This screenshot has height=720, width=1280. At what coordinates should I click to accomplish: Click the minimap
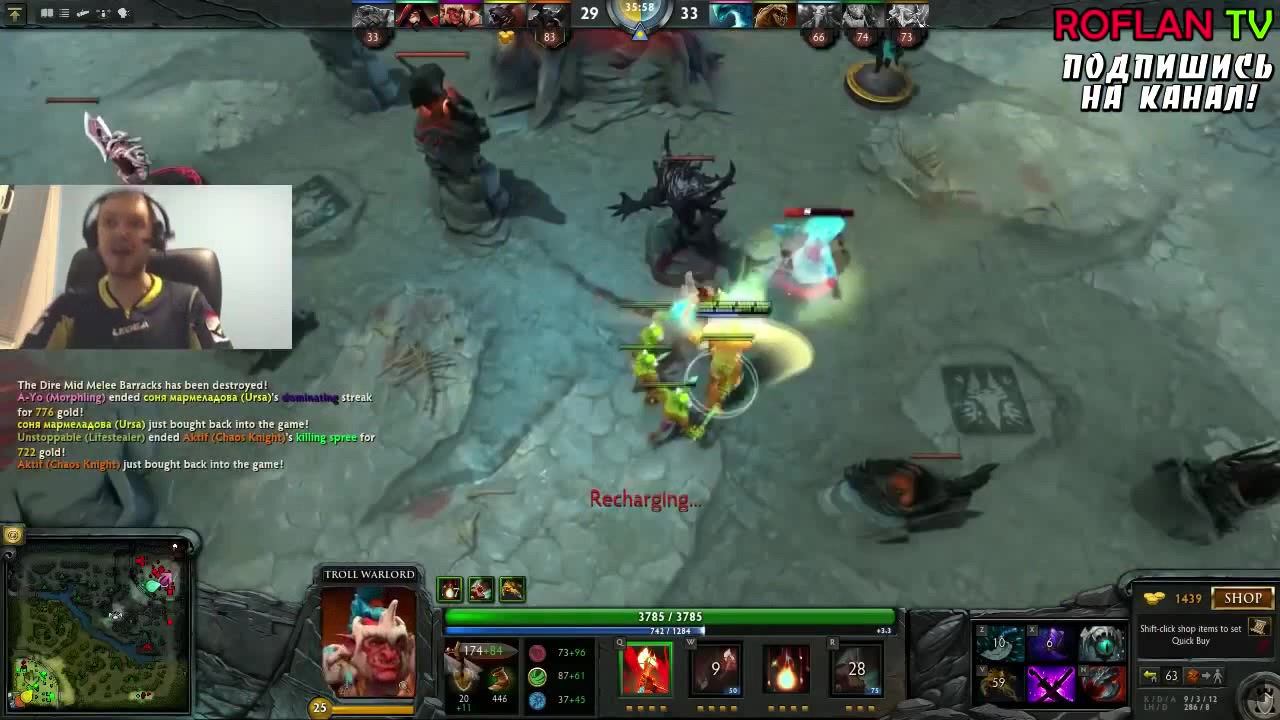[97, 630]
